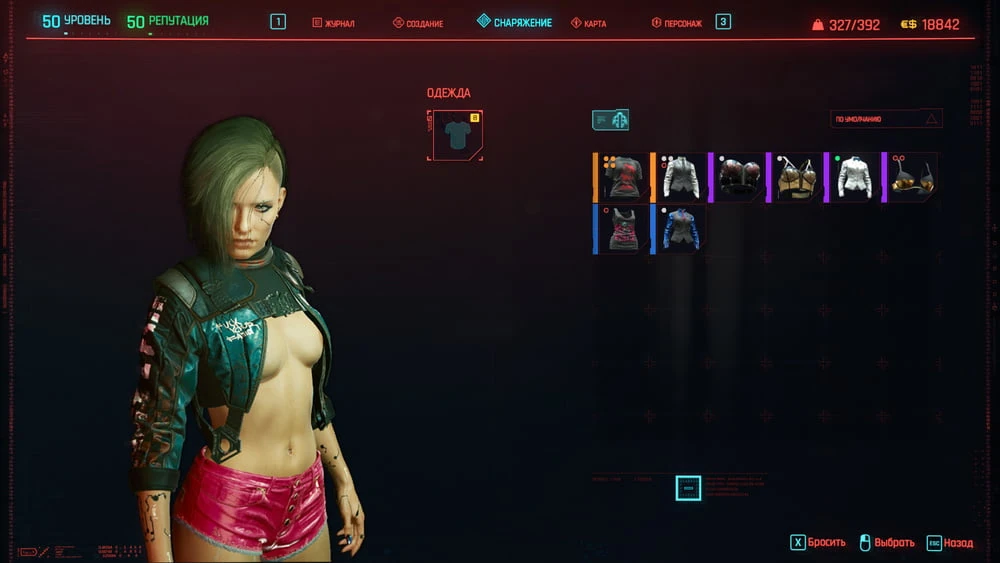This screenshot has width=1000, height=563.
Task: Go to the Карта tab
Action: [x=588, y=22]
